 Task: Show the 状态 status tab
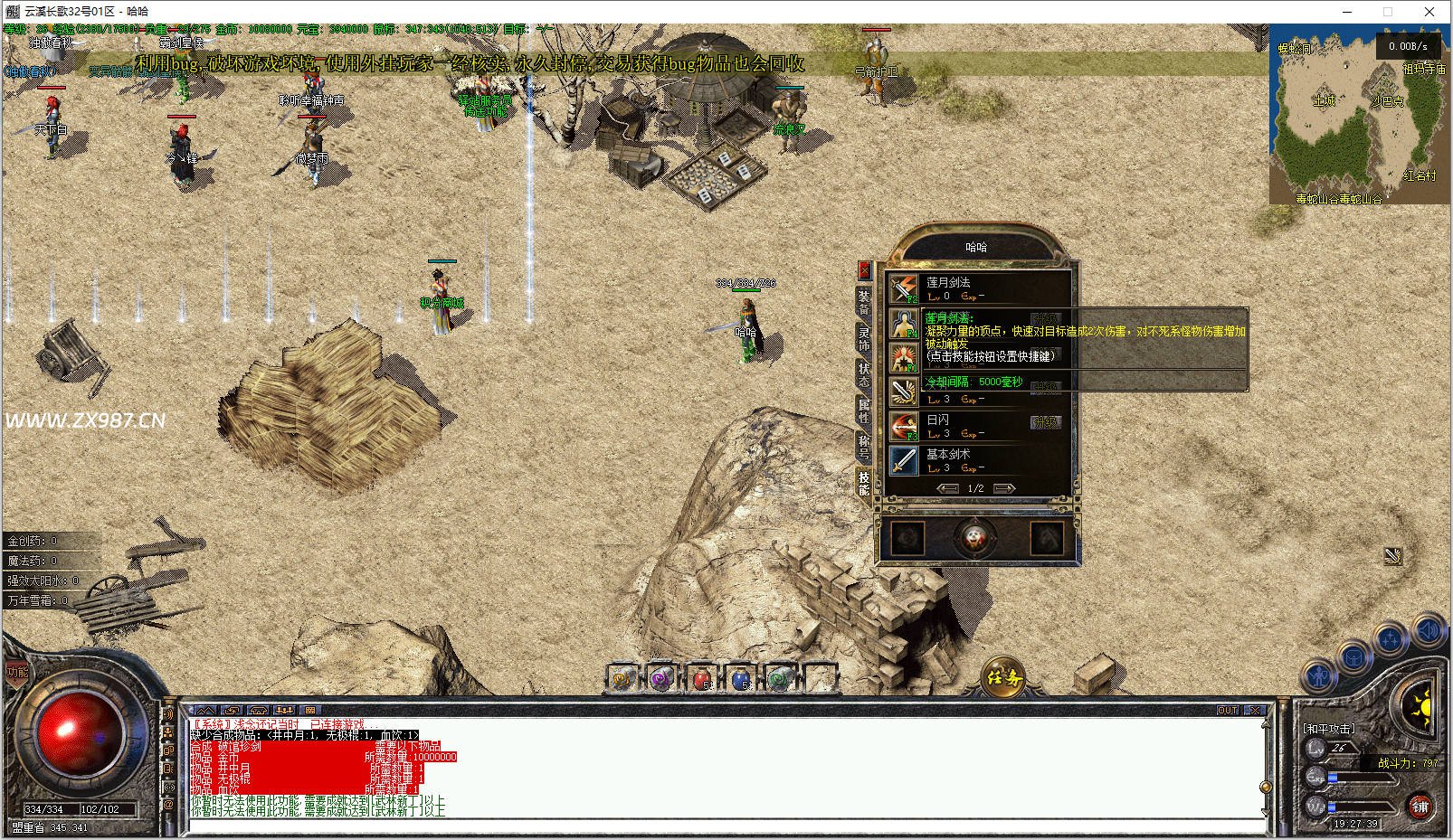[x=864, y=374]
